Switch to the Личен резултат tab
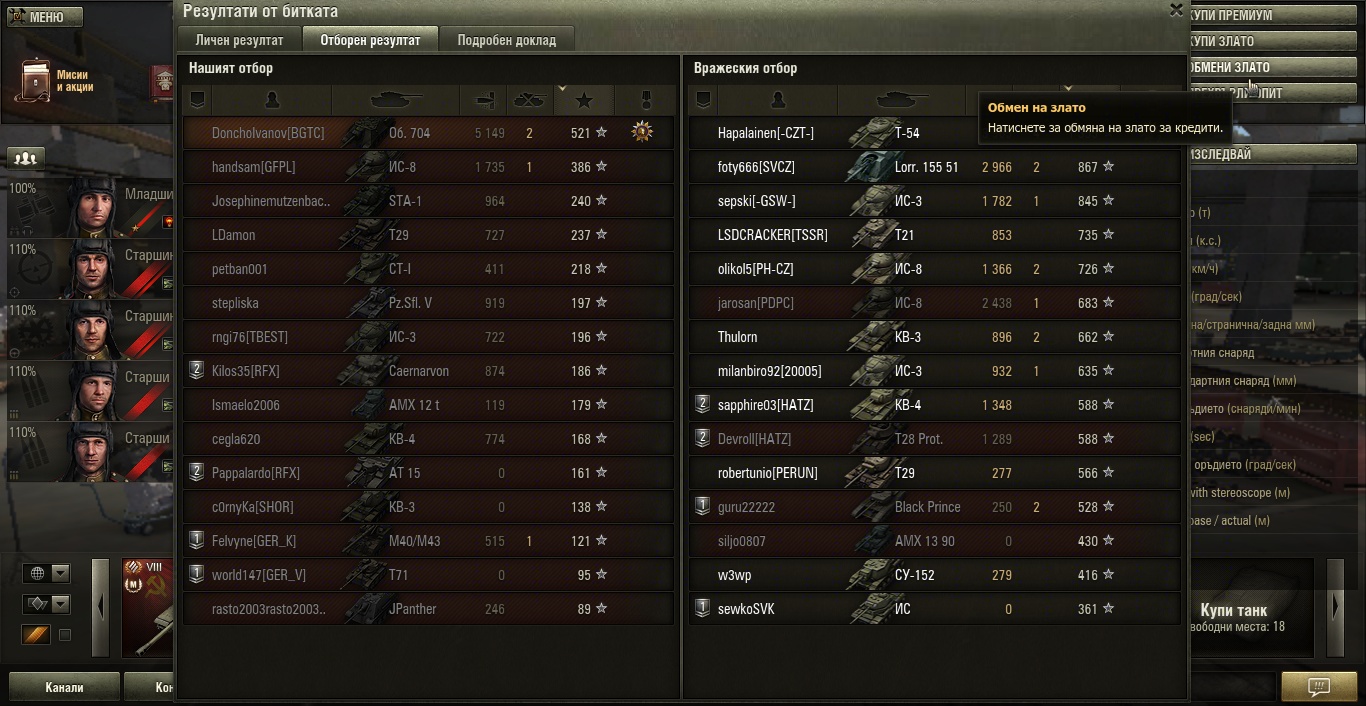 click(239, 40)
